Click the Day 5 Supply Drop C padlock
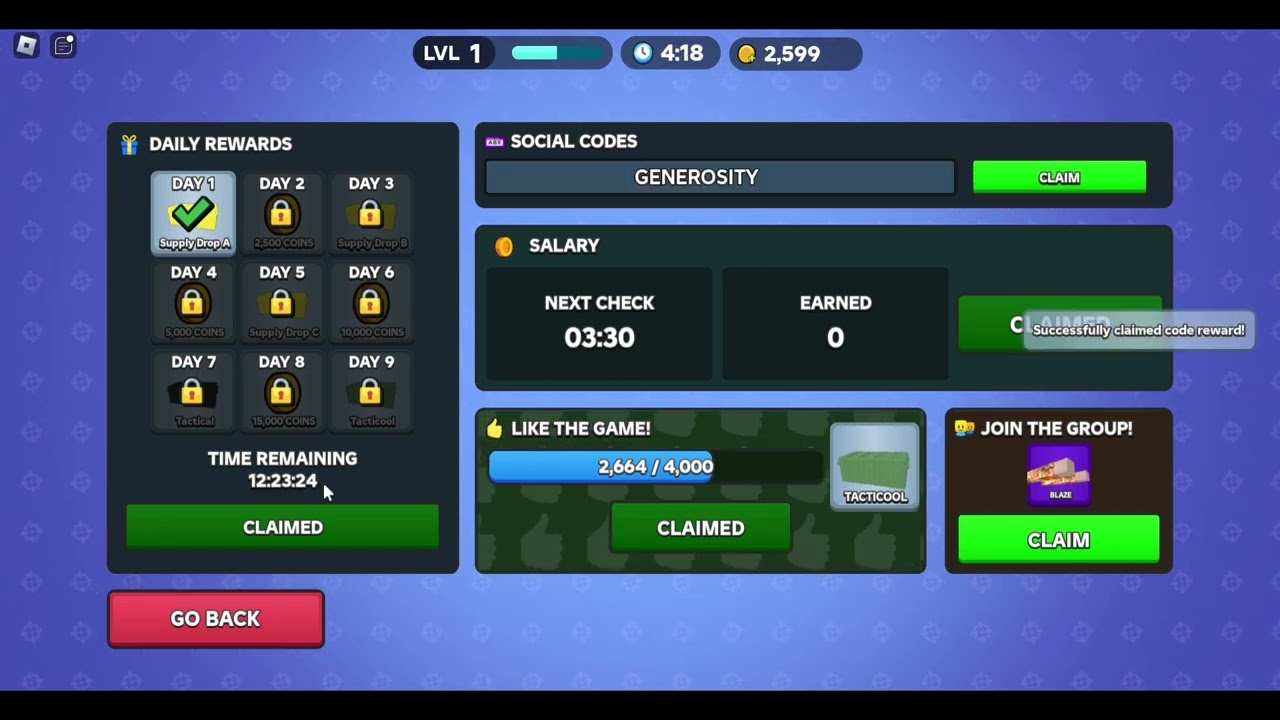Viewport: 1280px width, 720px height. click(282, 301)
